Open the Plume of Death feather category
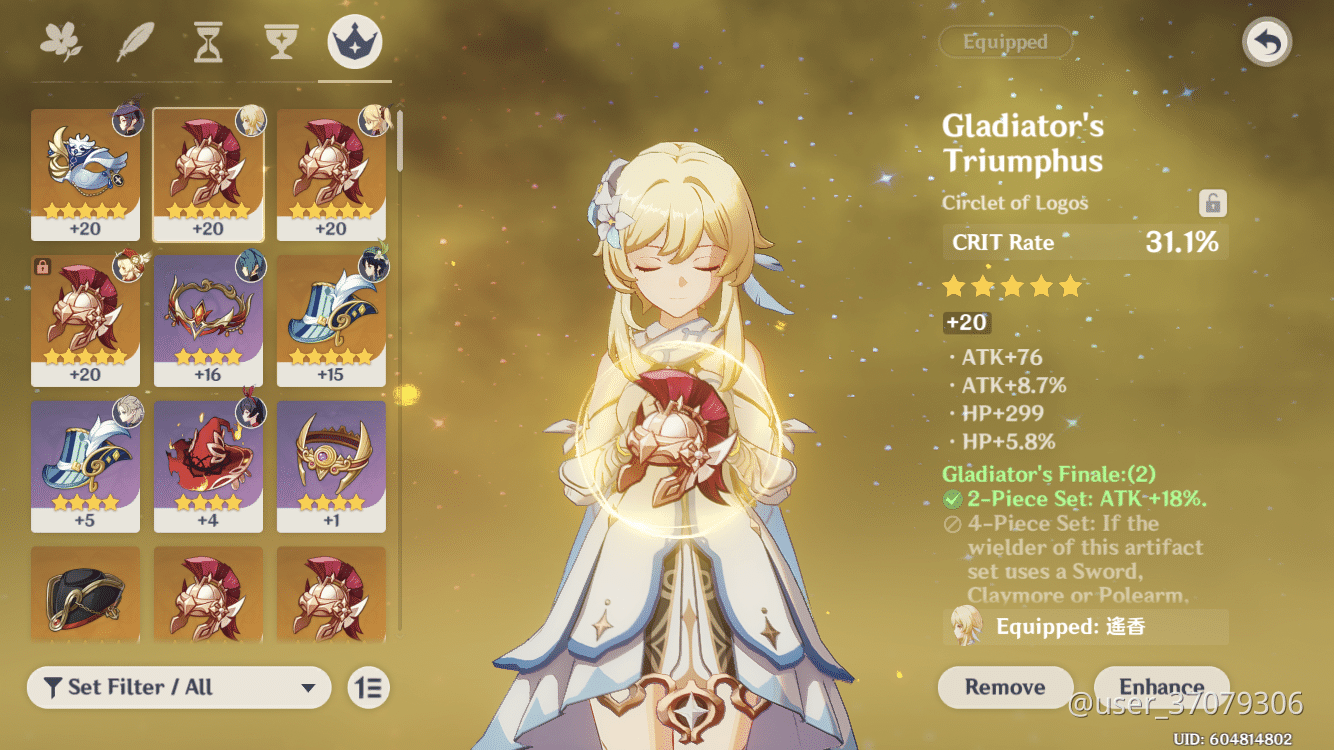 coord(135,41)
